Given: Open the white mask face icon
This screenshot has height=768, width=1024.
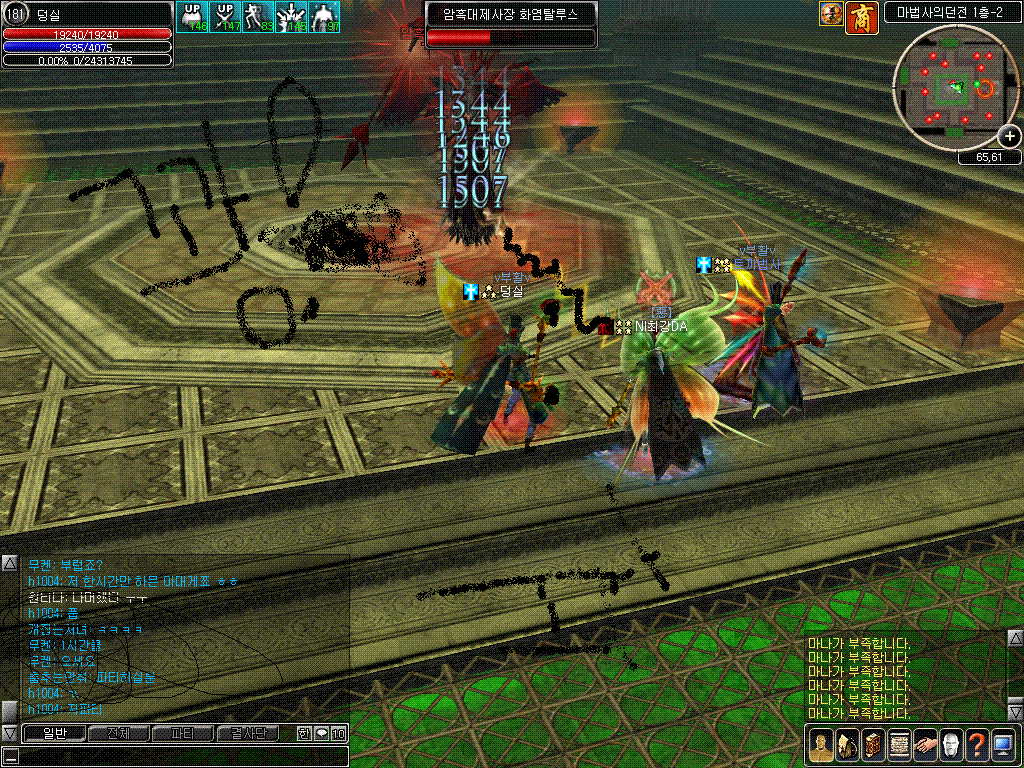Looking at the screenshot, I should click(x=950, y=745).
